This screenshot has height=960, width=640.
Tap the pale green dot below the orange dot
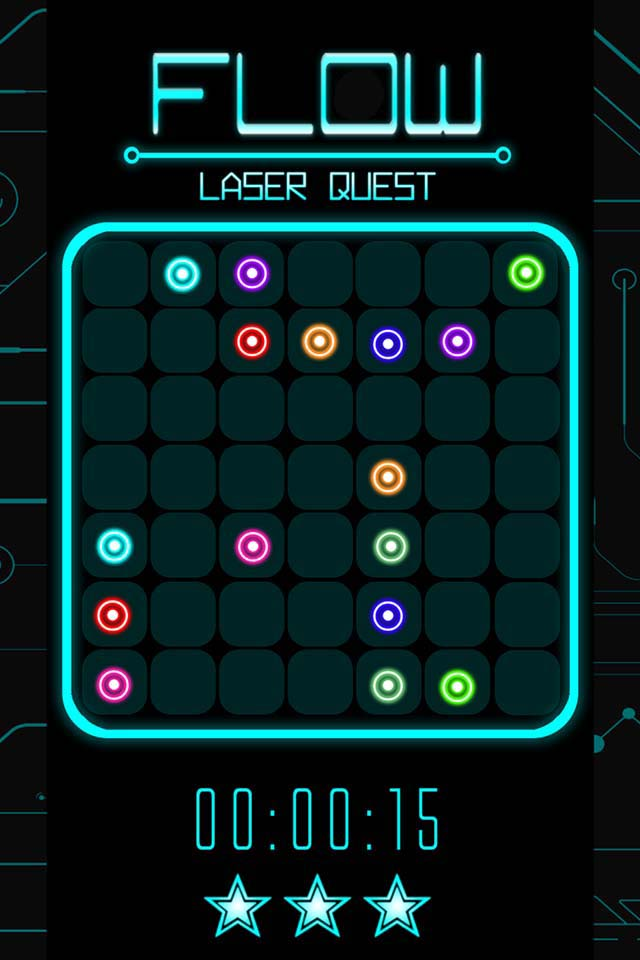pyautogui.click(x=389, y=546)
